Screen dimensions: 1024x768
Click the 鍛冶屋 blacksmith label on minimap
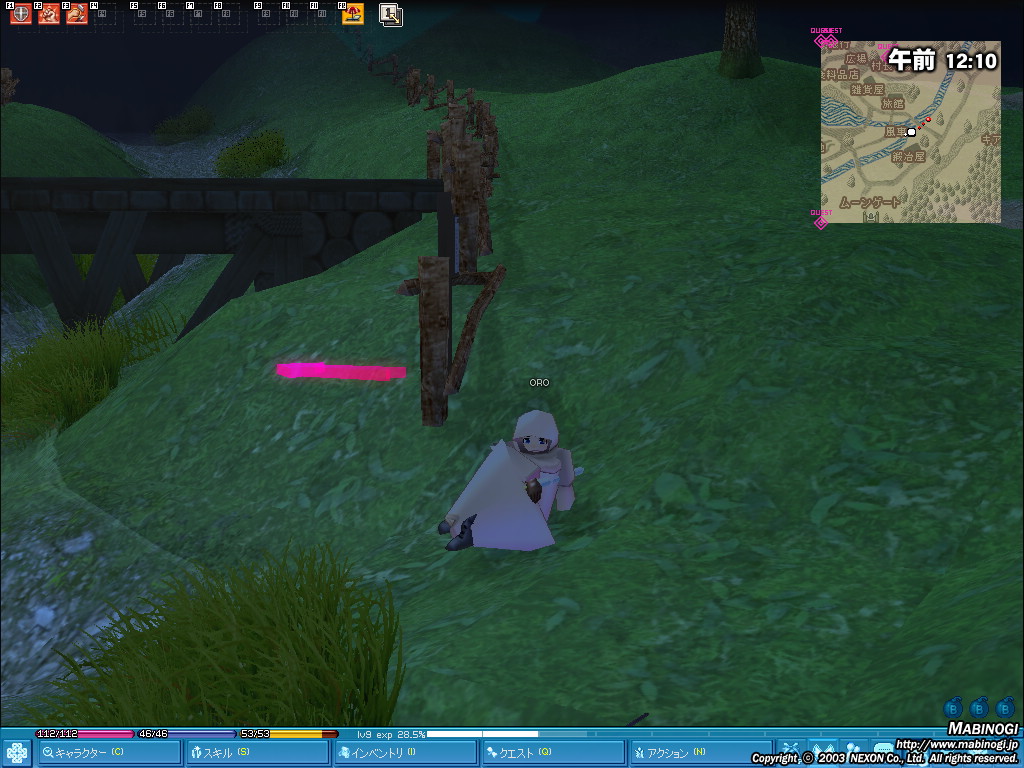(x=909, y=157)
